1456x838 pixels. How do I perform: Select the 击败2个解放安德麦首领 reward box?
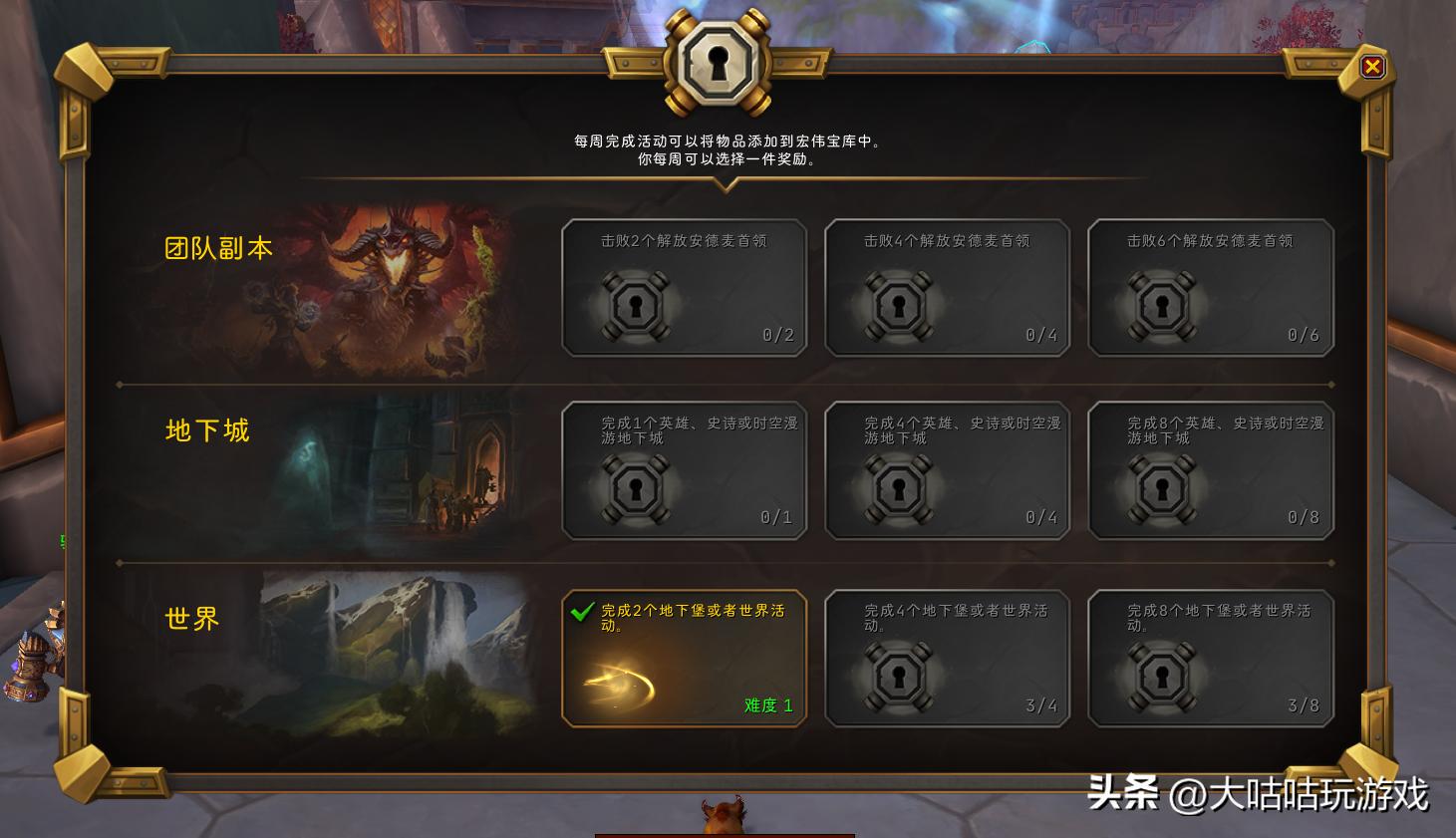[685, 288]
